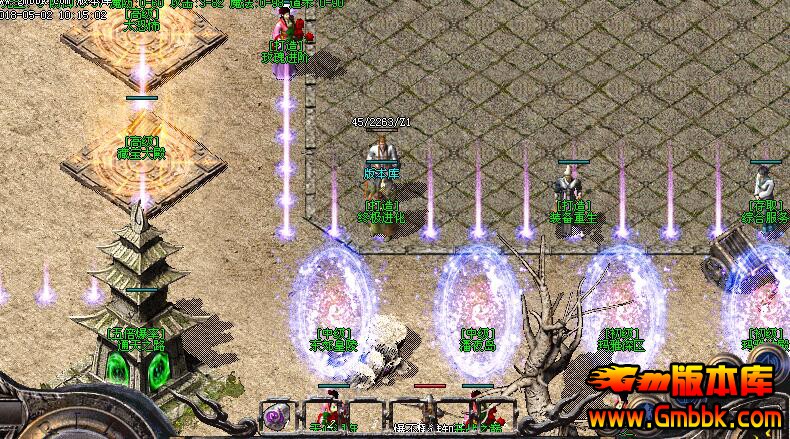
Task: Select the purple orb item slot
Action: pos(275,415)
